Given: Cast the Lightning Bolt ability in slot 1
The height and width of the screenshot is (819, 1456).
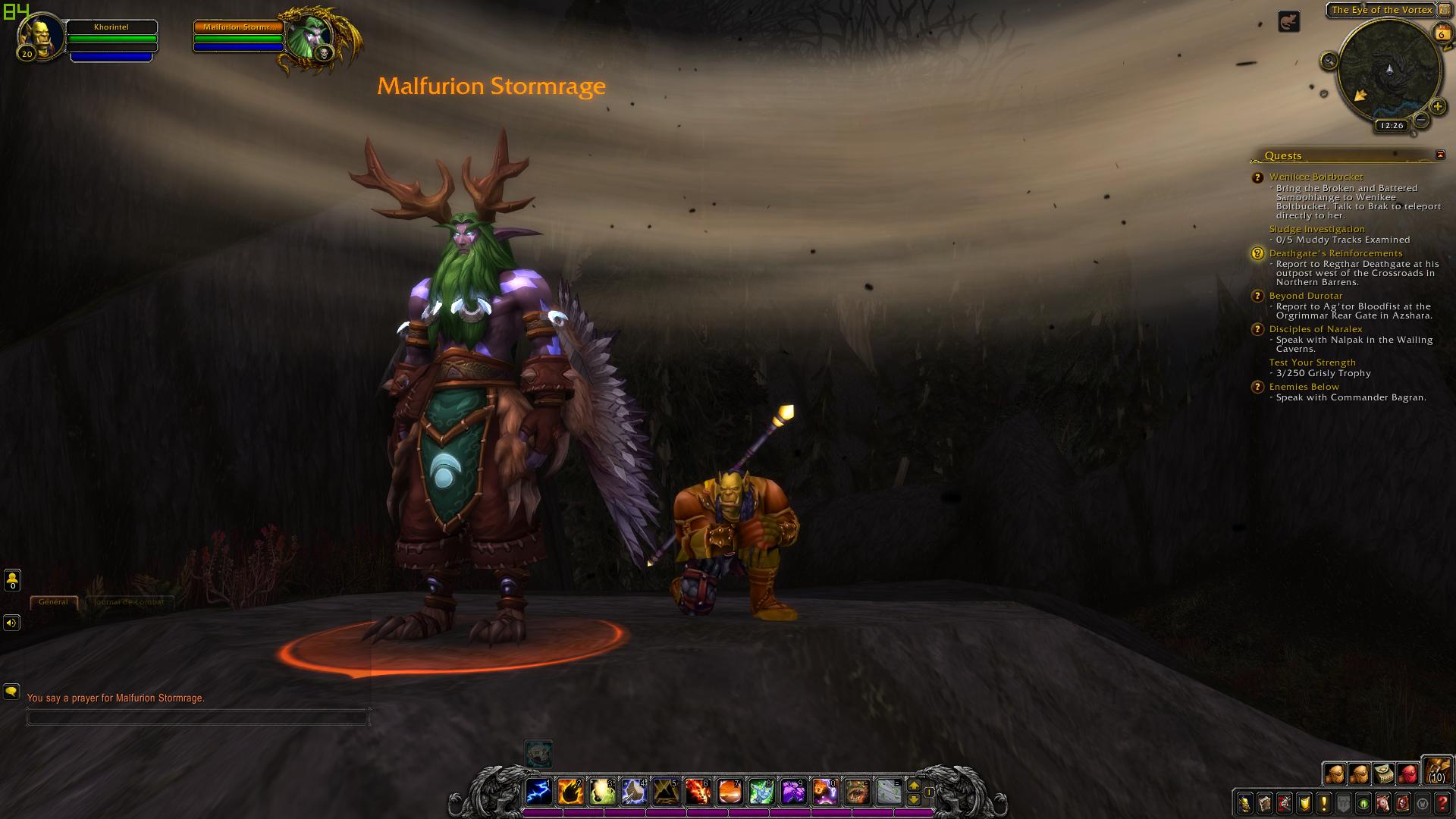Looking at the screenshot, I should pos(538,792).
